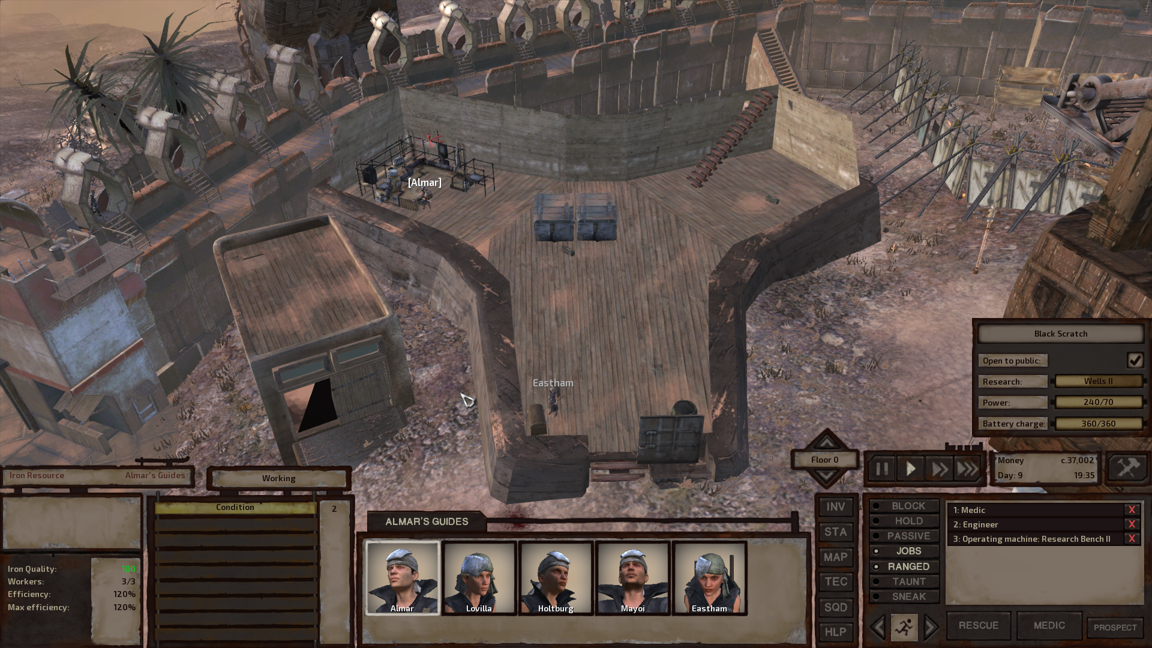1152x648 pixels.
Task: Select Lovilla's squad portrait
Action: [x=479, y=577]
